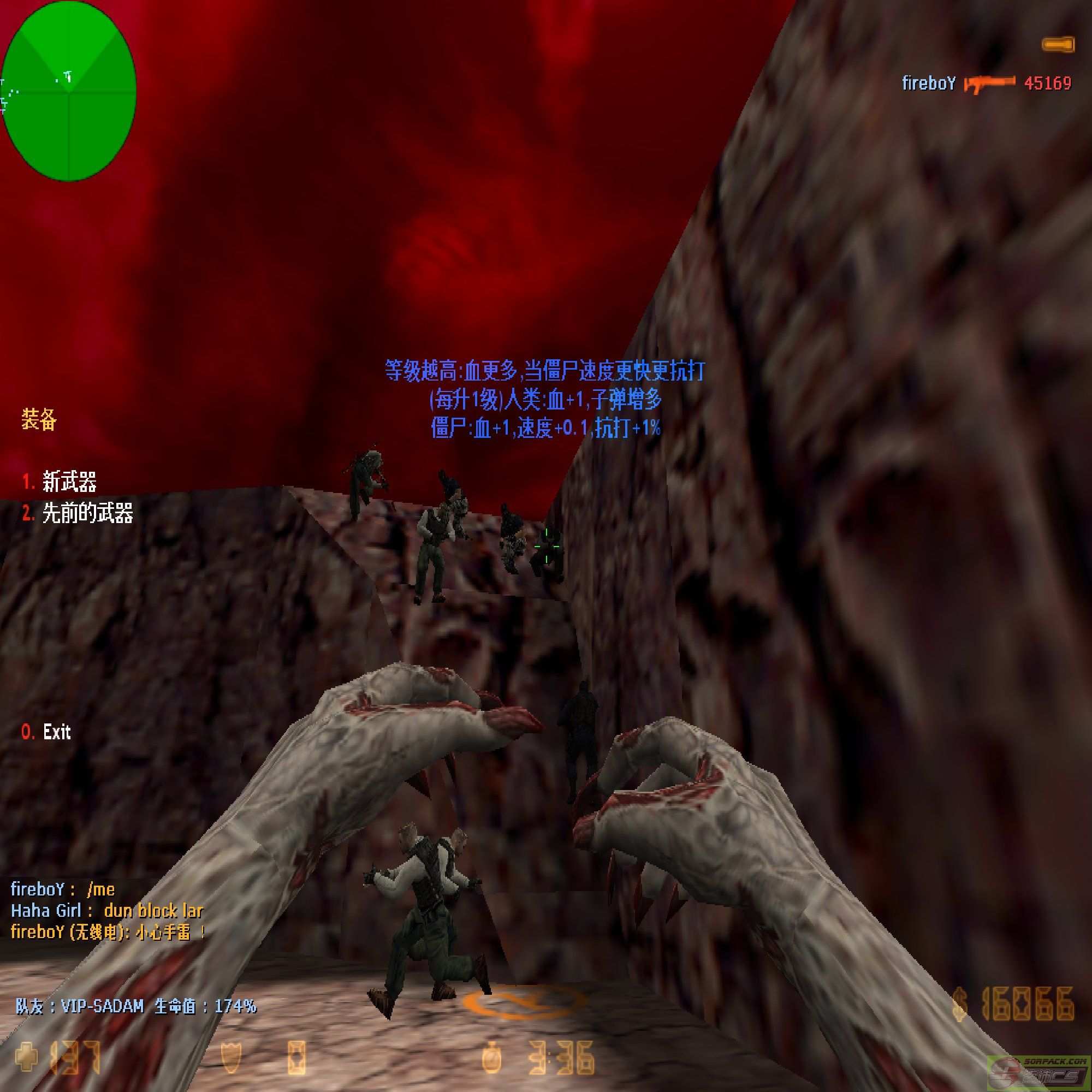This screenshot has height=1092, width=1092.
Task: Click the Haha Girl chat message
Action: 107,911
